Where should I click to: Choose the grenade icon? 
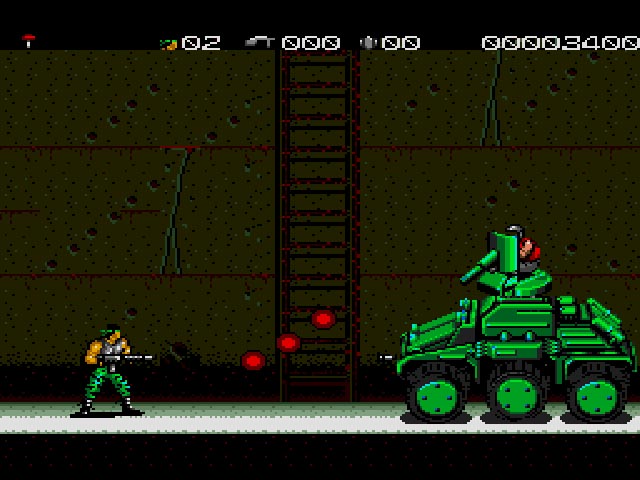tap(368, 42)
